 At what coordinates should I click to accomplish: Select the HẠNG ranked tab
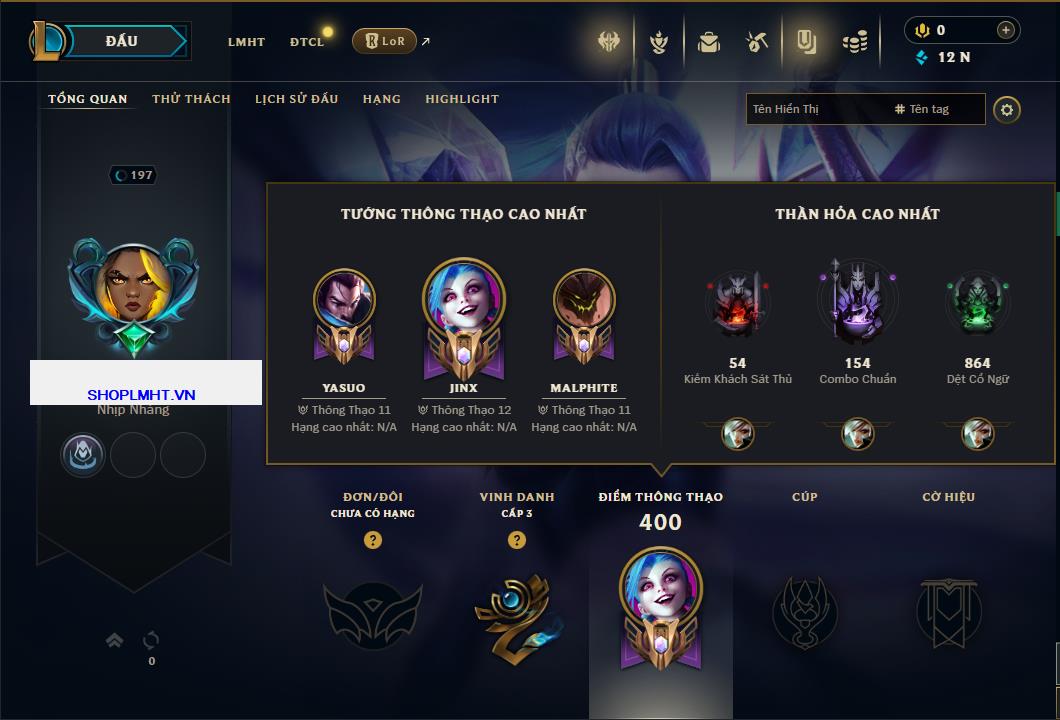pos(381,99)
